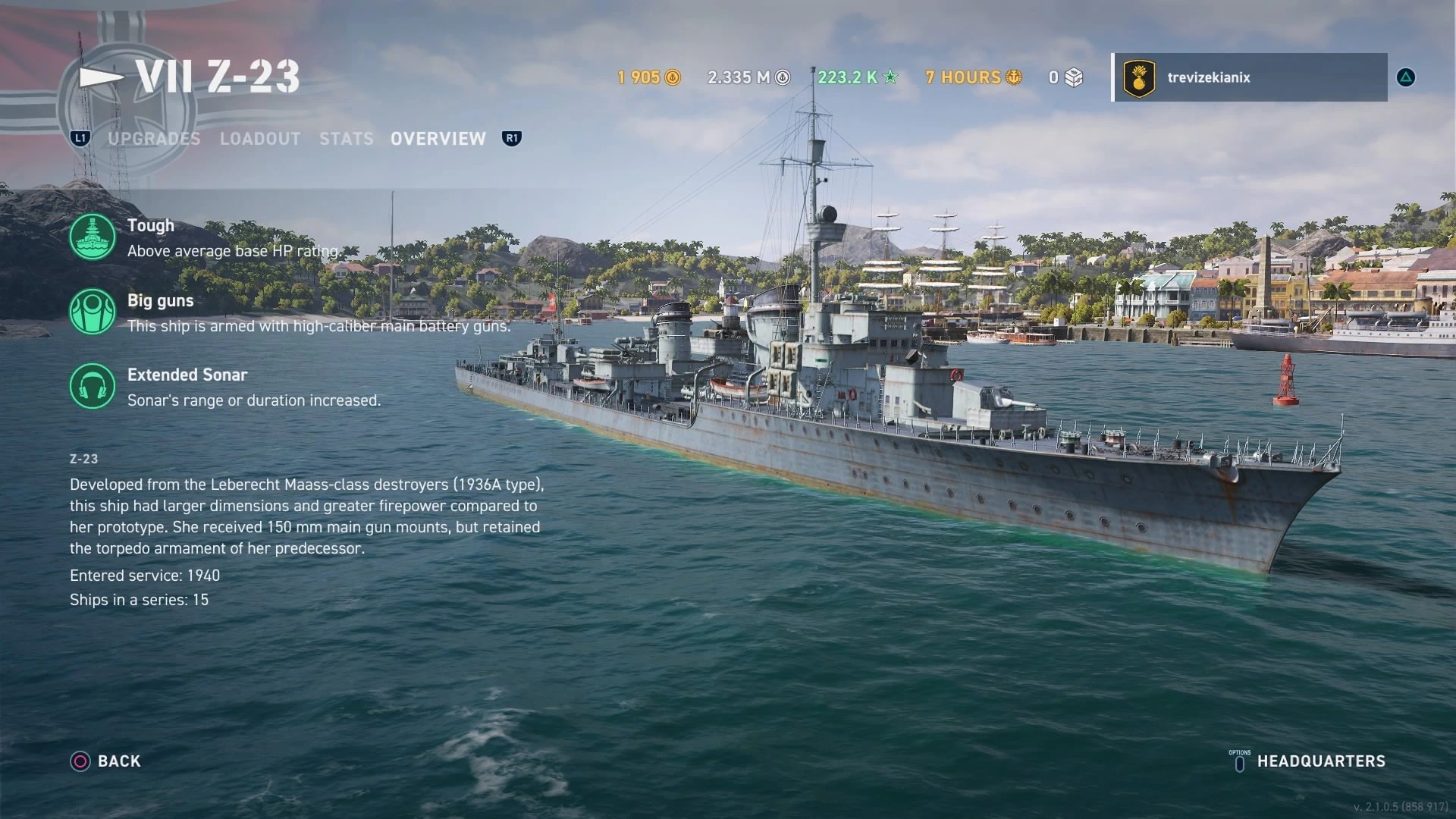The width and height of the screenshot is (1456, 819).
Task: View the 223.2 K global XP balance
Action: [858, 77]
